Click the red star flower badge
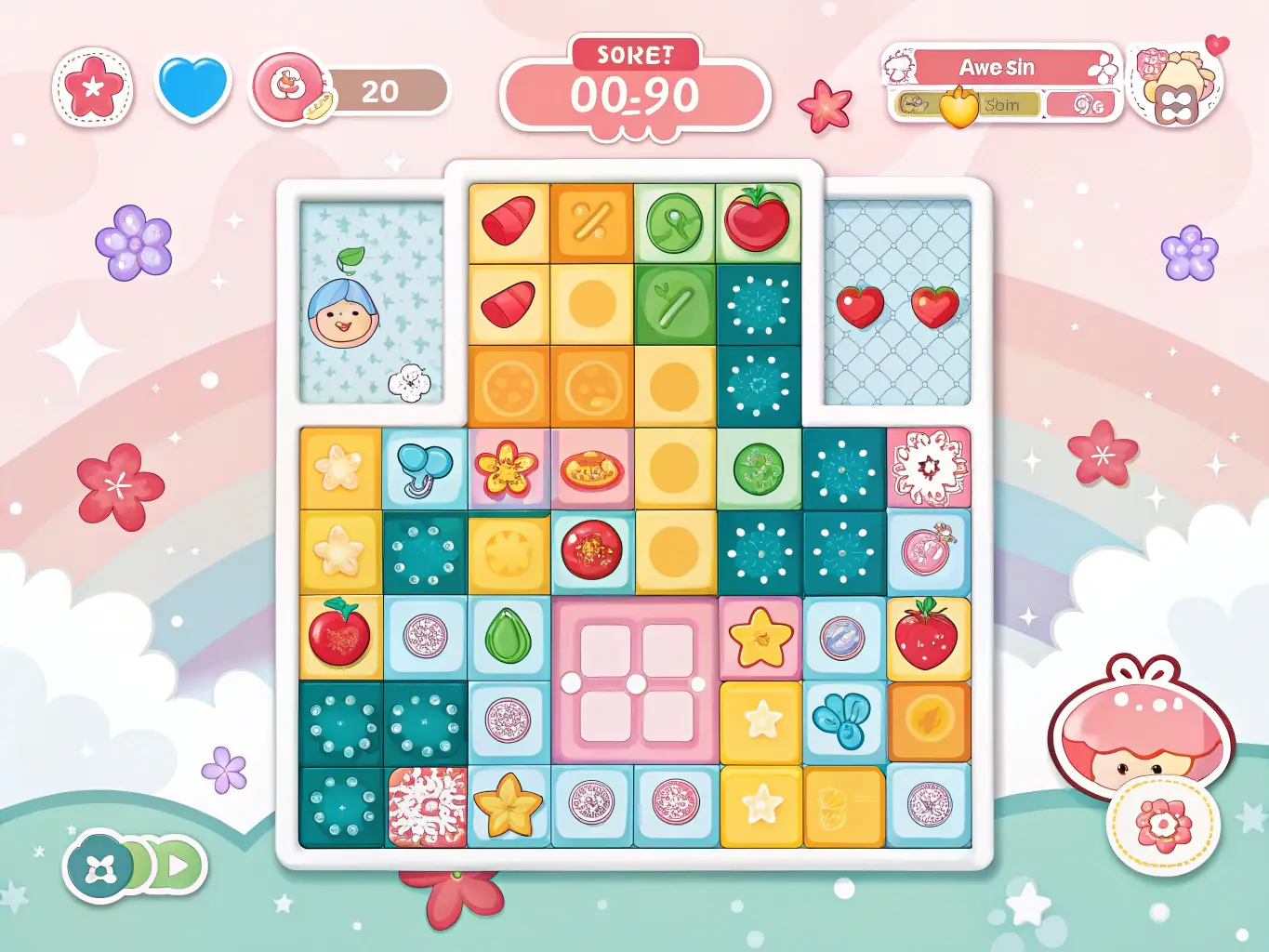 pyautogui.click(x=92, y=87)
